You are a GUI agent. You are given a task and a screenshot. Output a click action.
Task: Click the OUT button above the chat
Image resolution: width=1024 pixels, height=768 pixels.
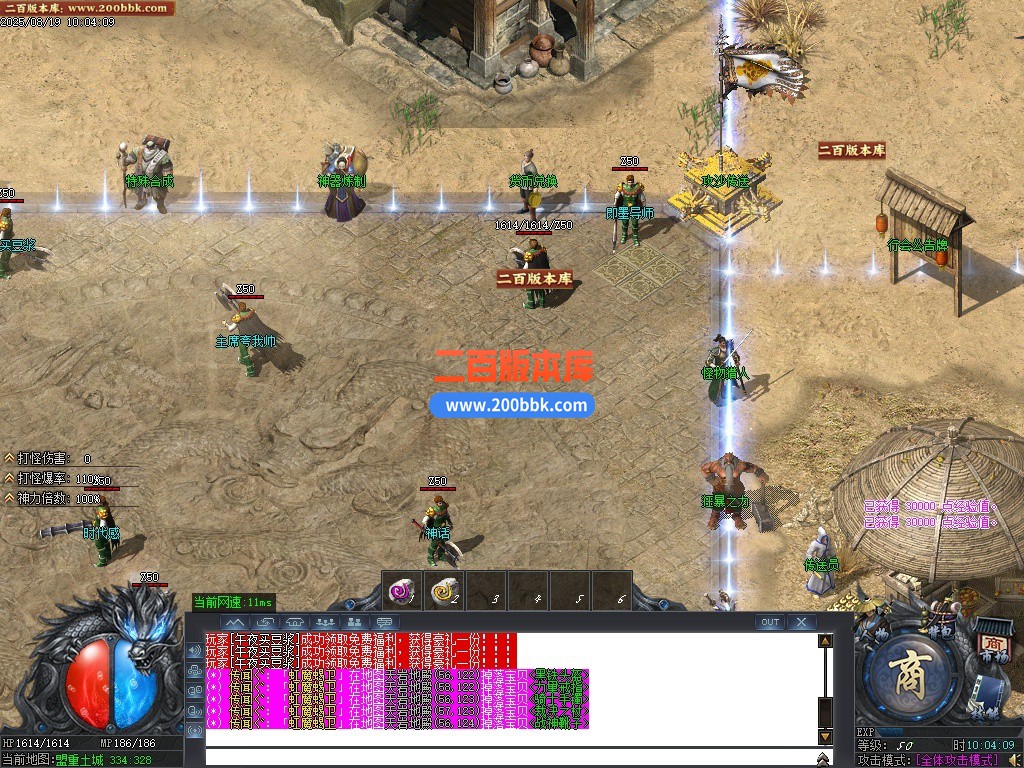tap(769, 622)
